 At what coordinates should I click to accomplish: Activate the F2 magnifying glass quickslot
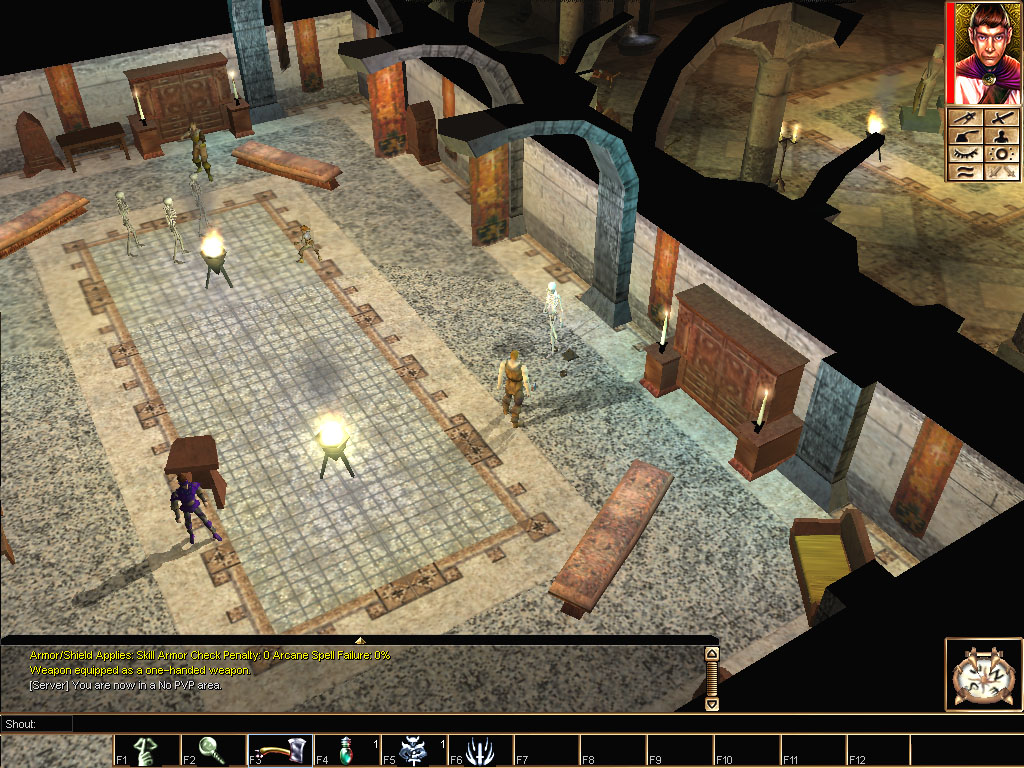(x=213, y=751)
